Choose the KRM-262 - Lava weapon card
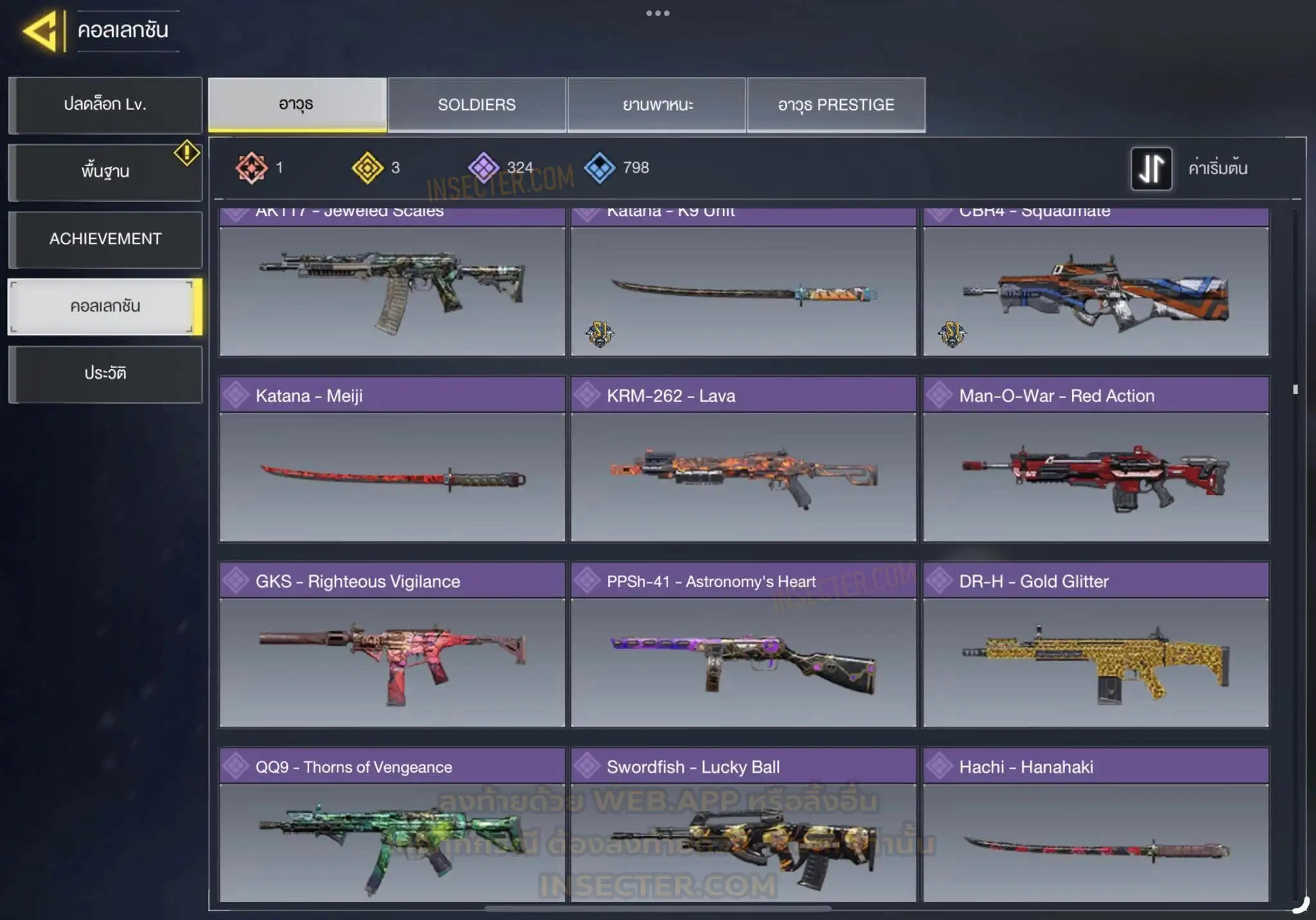Image resolution: width=1316 pixels, height=920 pixels. [x=743, y=460]
